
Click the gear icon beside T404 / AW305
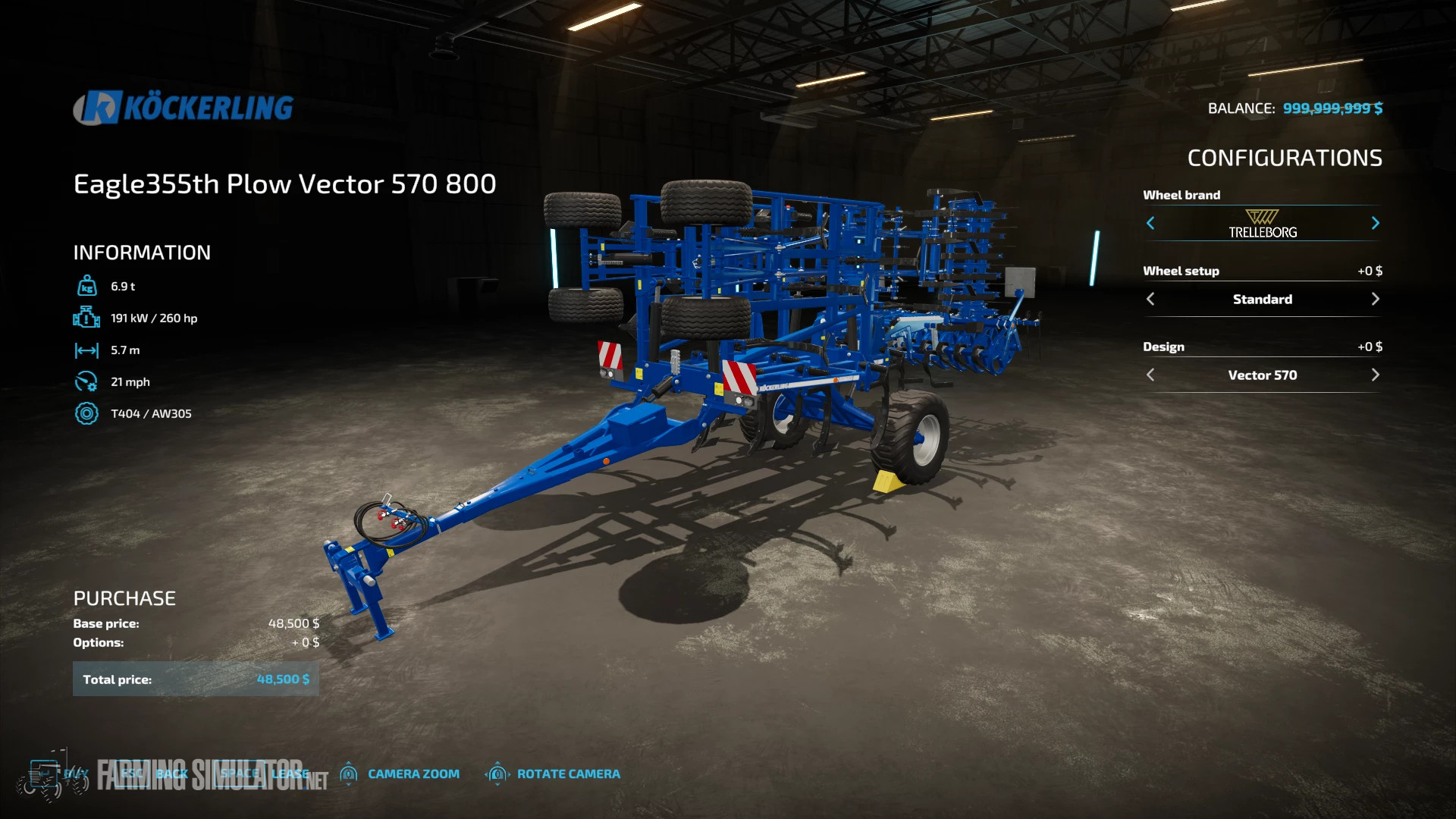coord(87,414)
